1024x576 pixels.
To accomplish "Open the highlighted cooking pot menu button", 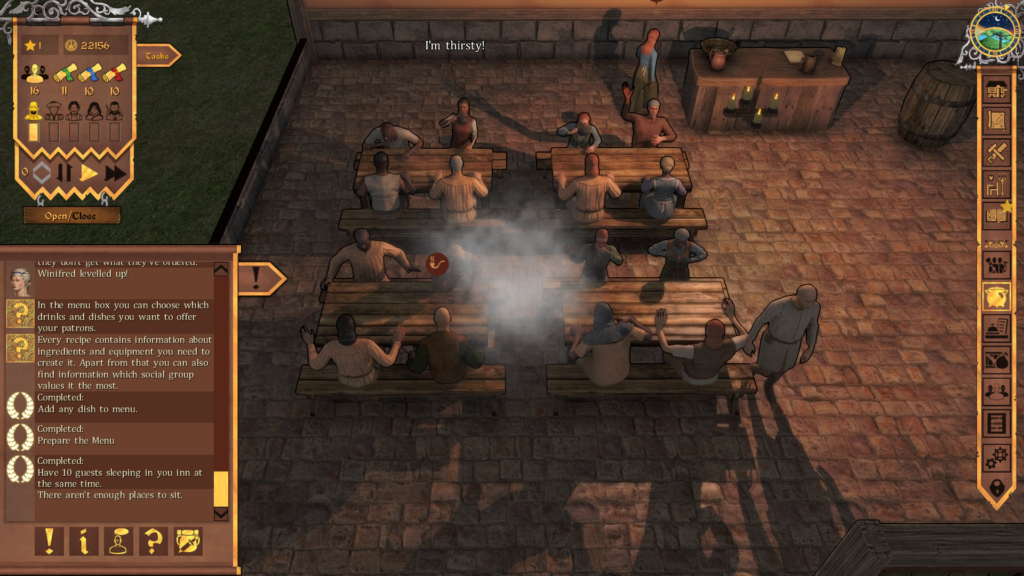I will pos(996,297).
